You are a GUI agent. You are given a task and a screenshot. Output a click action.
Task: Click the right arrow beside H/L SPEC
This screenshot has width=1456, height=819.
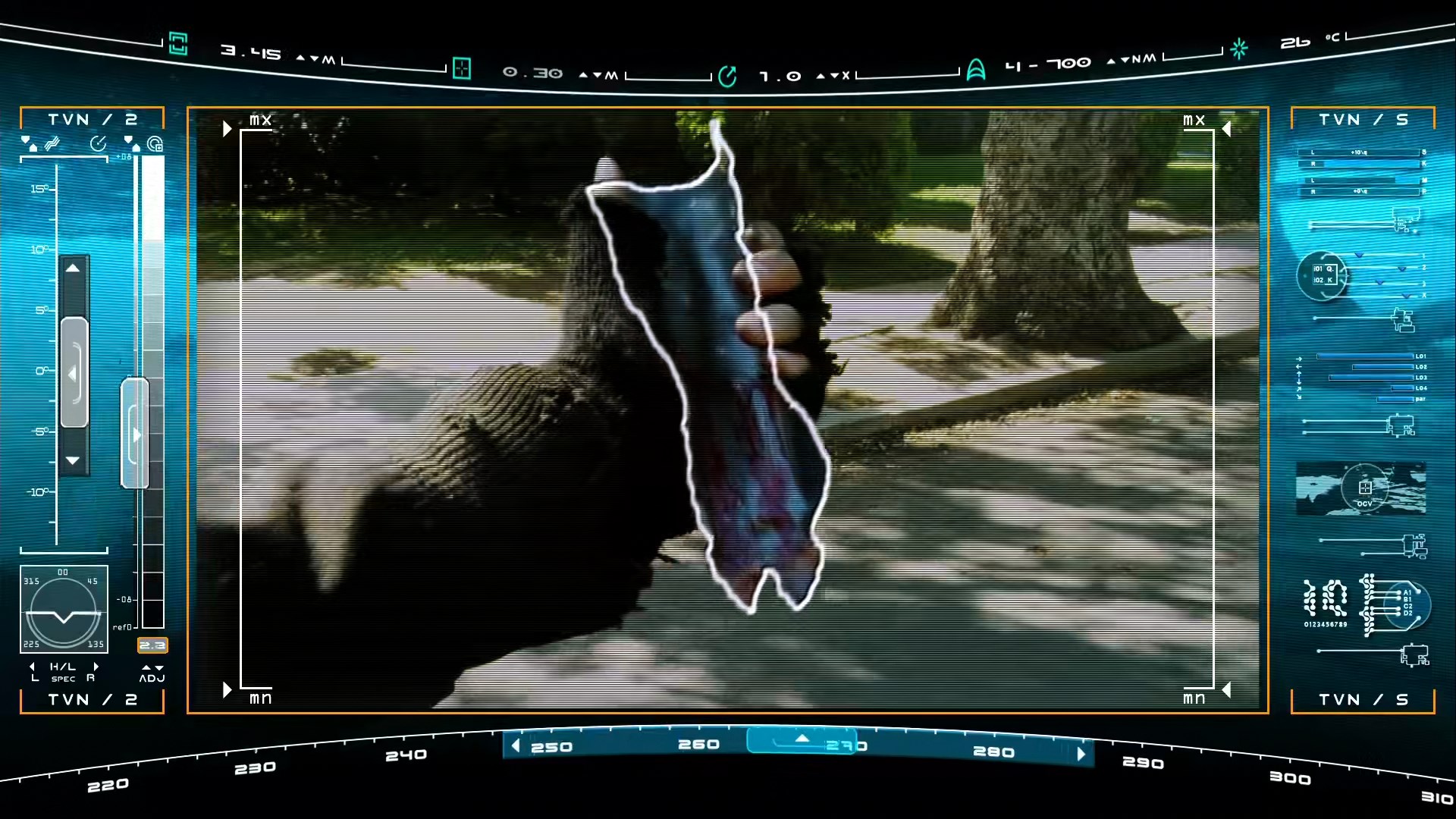[96, 667]
